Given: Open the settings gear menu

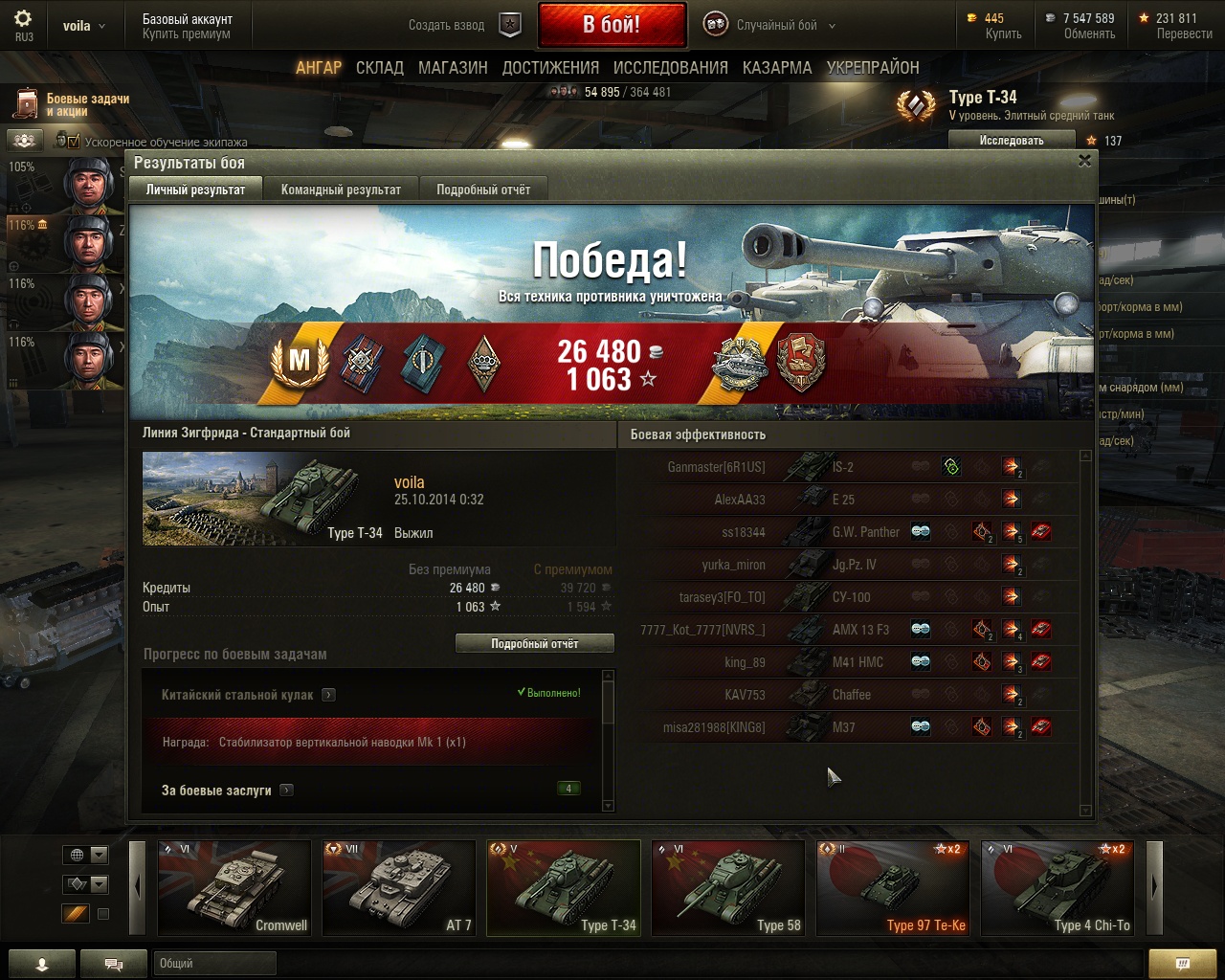Looking at the screenshot, I should pos(24,19).
